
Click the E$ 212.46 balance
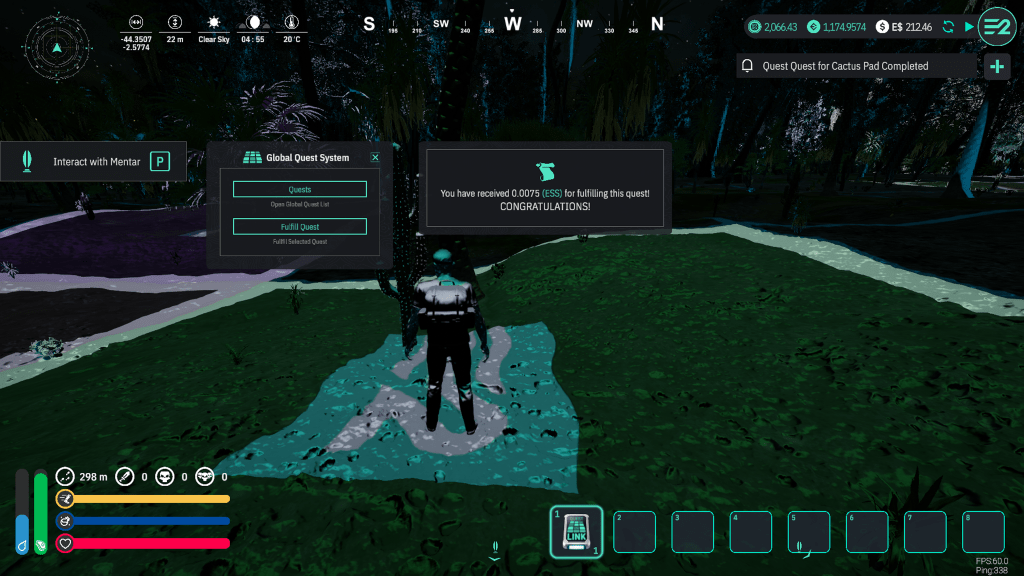[904, 27]
